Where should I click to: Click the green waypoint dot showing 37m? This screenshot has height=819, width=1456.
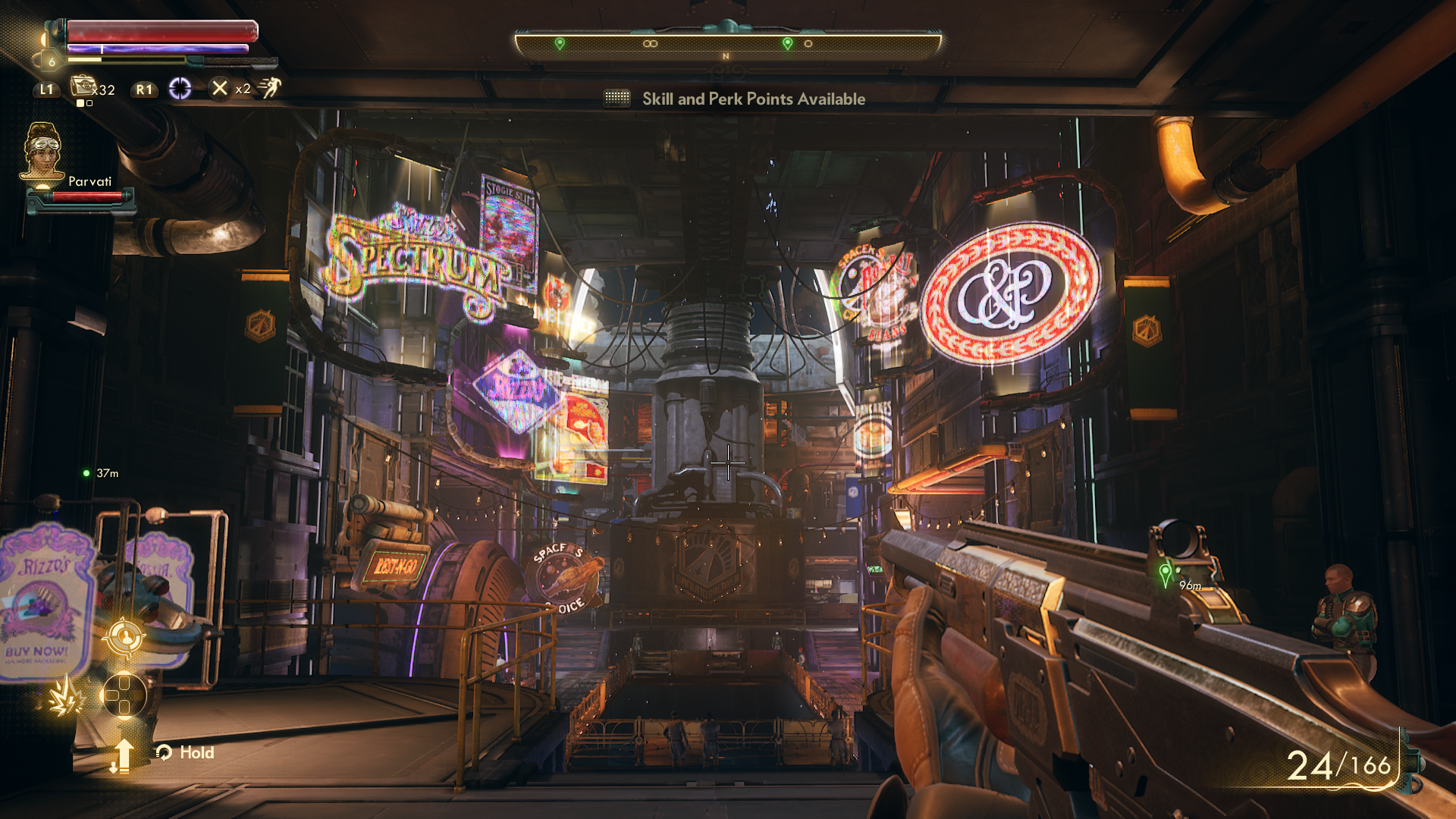click(86, 473)
